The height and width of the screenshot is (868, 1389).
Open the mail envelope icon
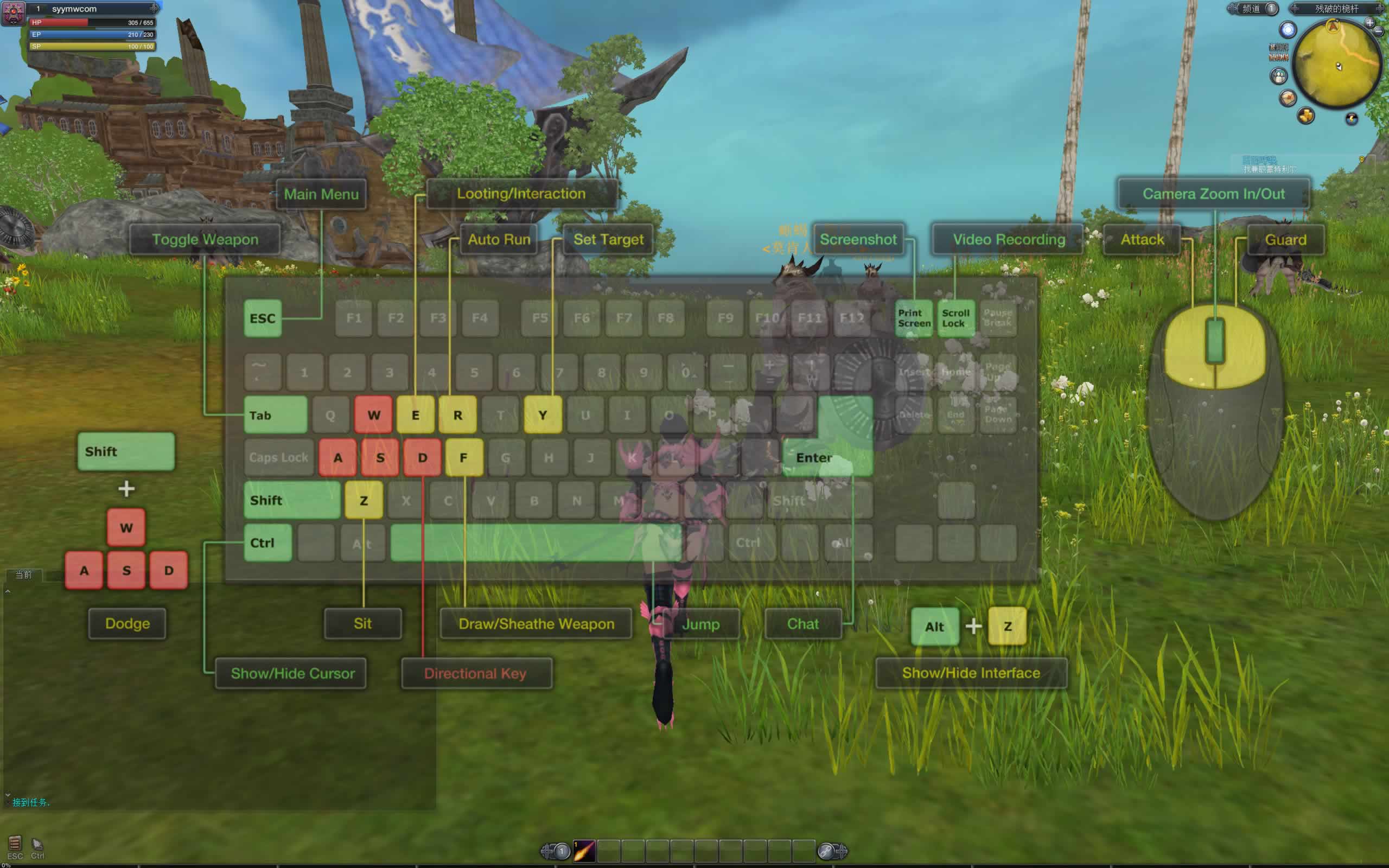coord(1288,98)
